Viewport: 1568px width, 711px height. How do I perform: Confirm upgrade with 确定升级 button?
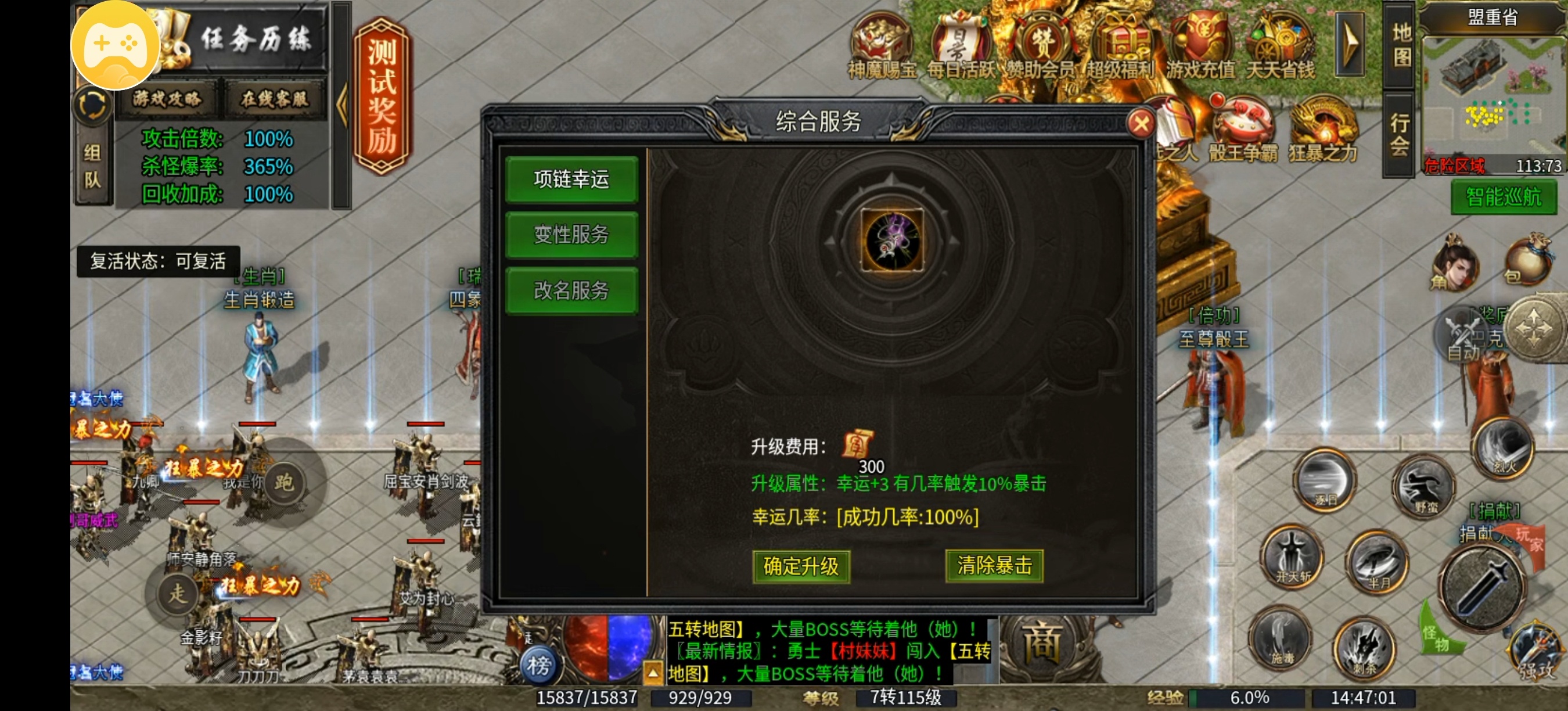[800, 566]
